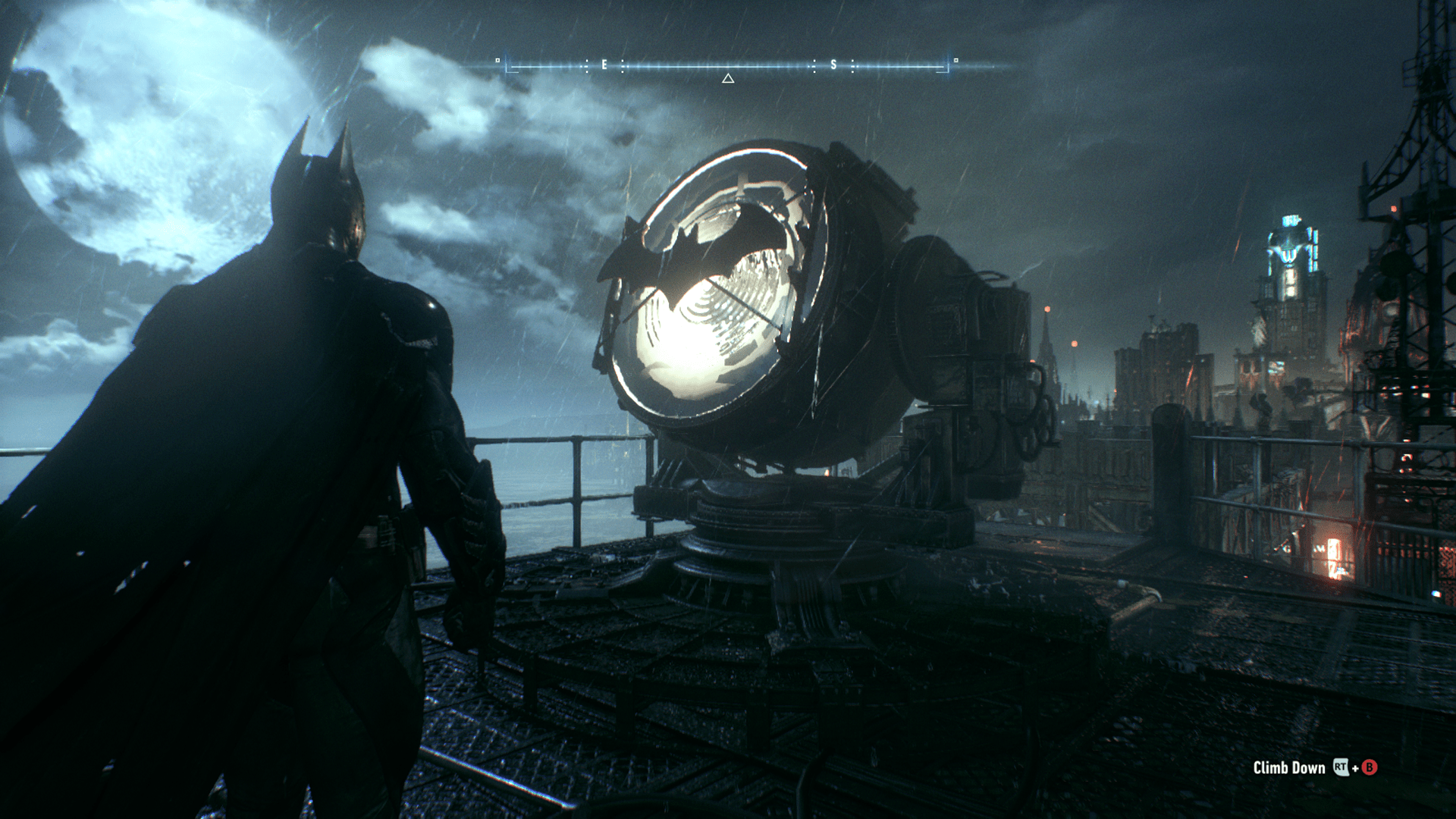Click the red B button icon

[1370, 767]
